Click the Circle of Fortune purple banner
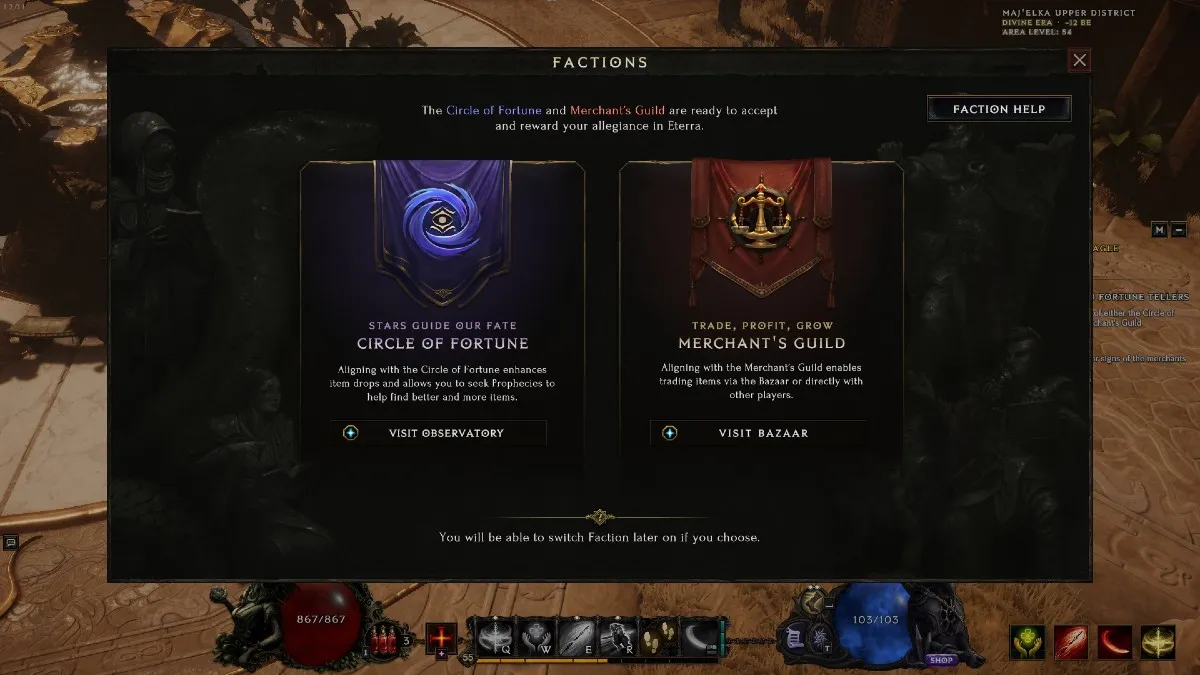This screenshot has width=1200, height=675. click(441, 231)
